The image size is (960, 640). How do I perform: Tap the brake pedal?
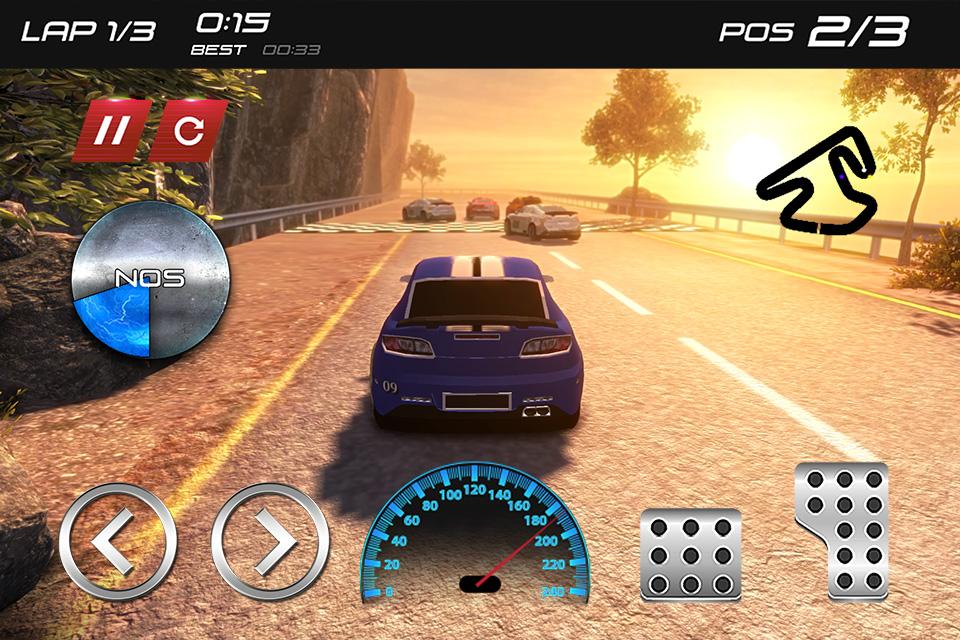coord(691,554)
